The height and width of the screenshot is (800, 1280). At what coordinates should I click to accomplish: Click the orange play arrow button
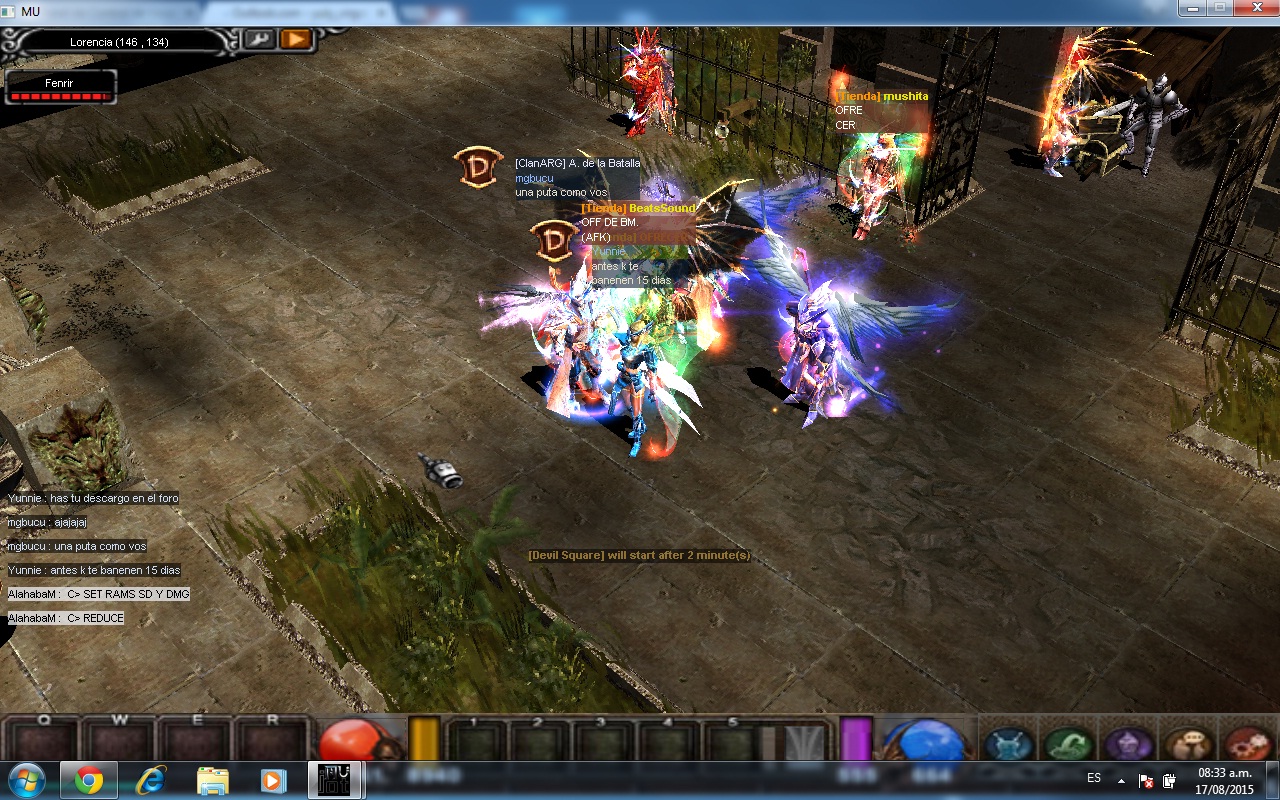coord(295,39)
